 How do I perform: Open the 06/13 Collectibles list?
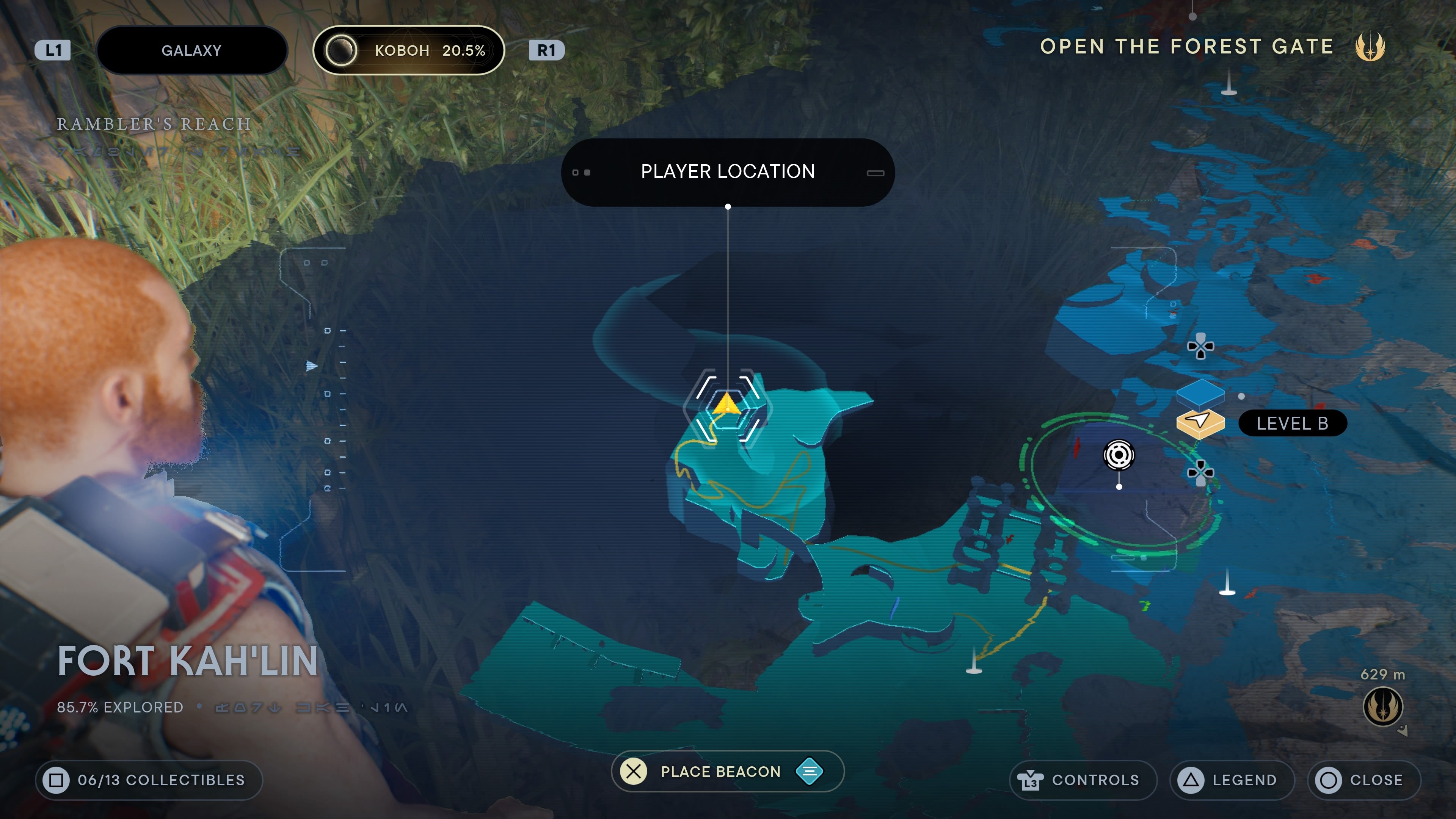[x=149, y=780]
